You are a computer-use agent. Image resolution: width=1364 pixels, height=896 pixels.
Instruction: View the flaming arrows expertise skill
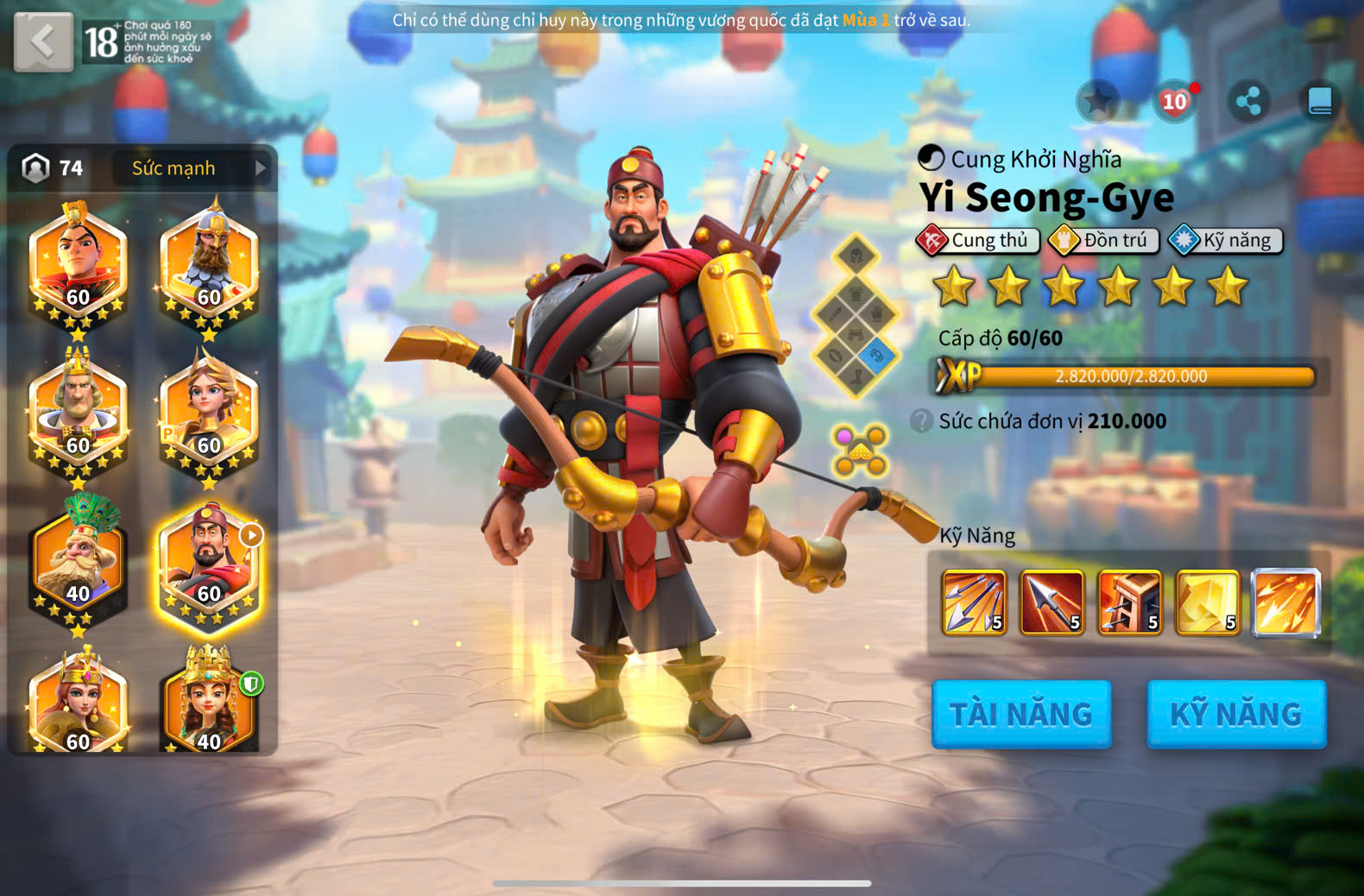click(1285, 603)
